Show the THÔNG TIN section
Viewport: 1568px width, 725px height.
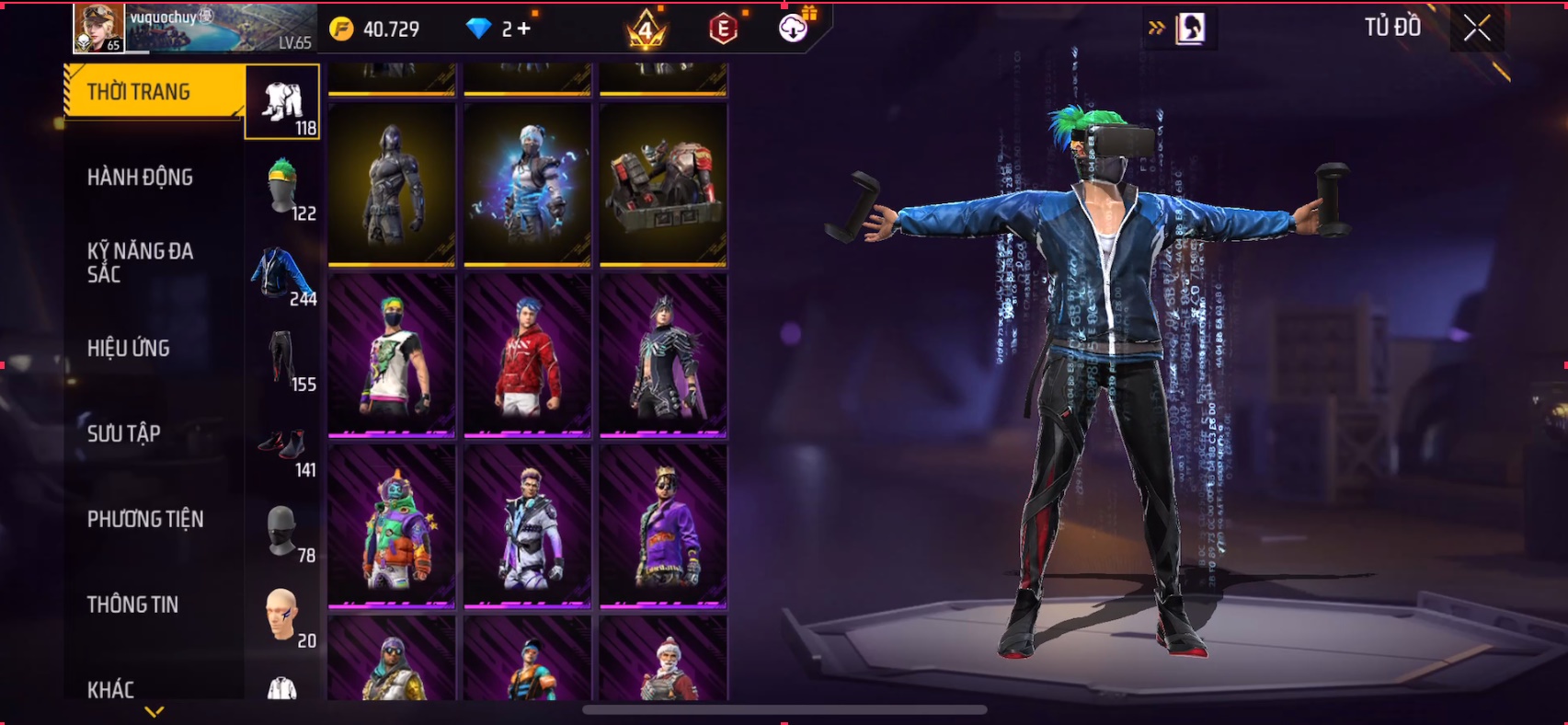(x=132, y=604)
